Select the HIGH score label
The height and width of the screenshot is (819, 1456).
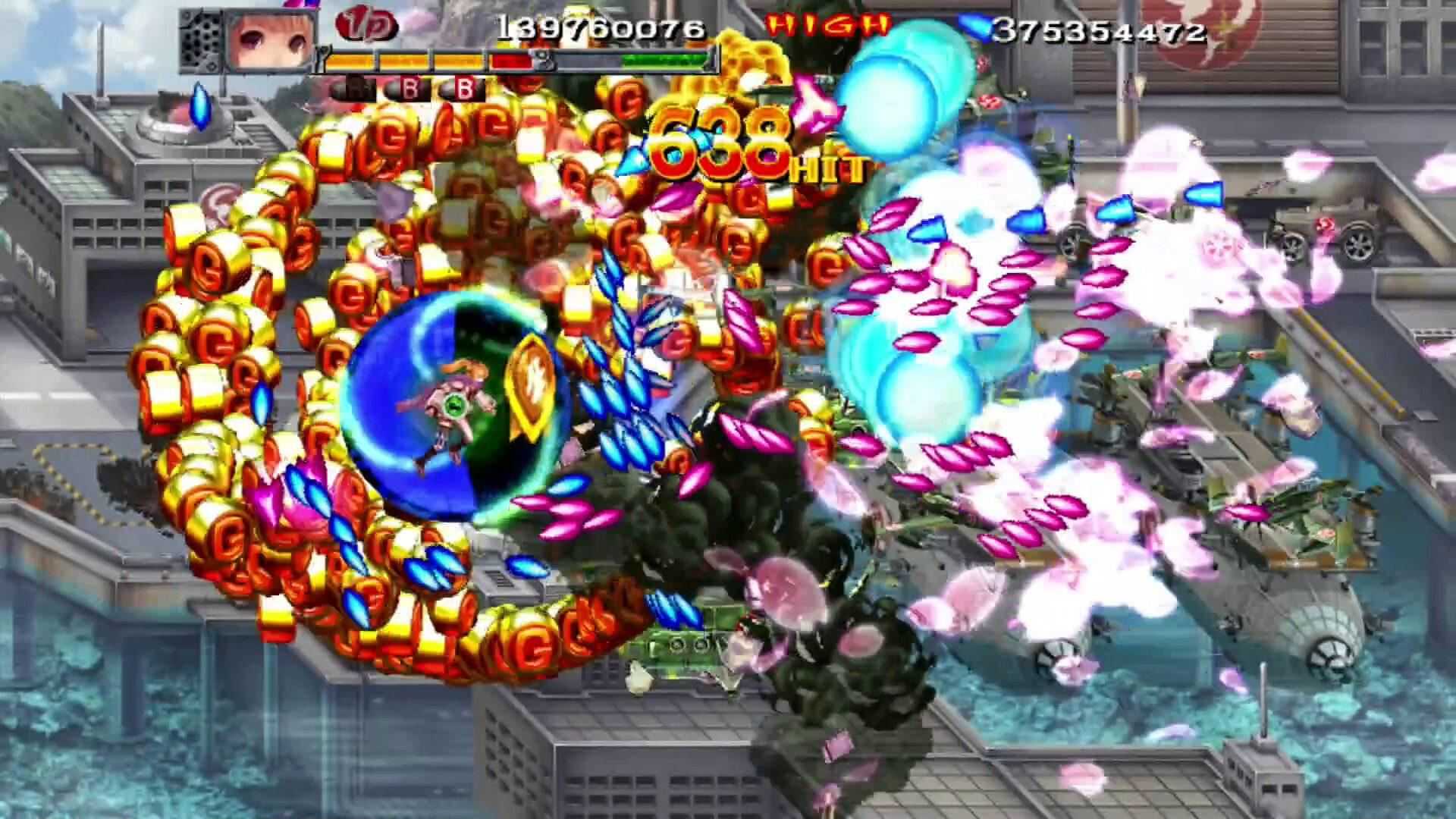point(827,25)
